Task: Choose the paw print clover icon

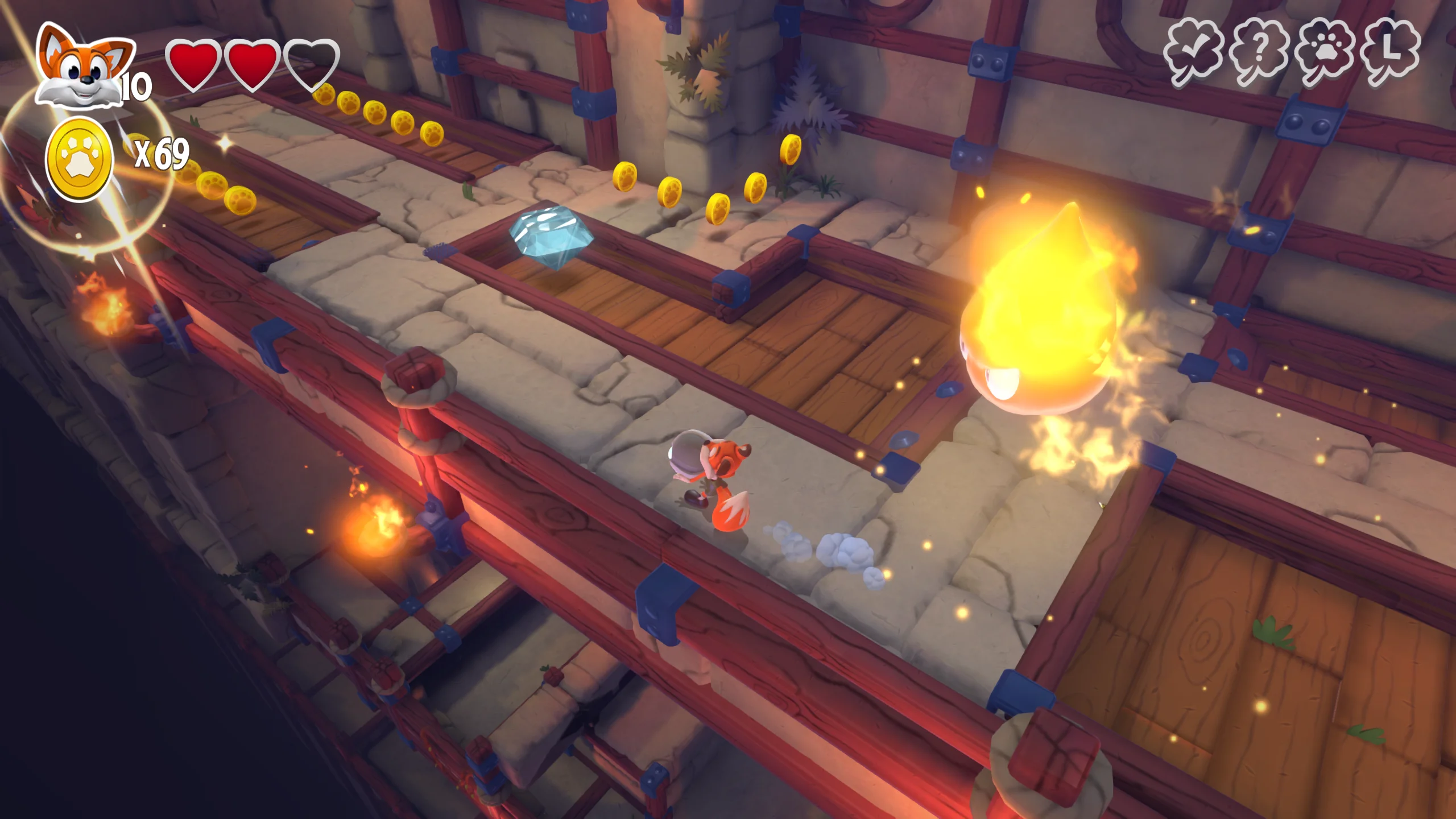Action: [1325, 52]
